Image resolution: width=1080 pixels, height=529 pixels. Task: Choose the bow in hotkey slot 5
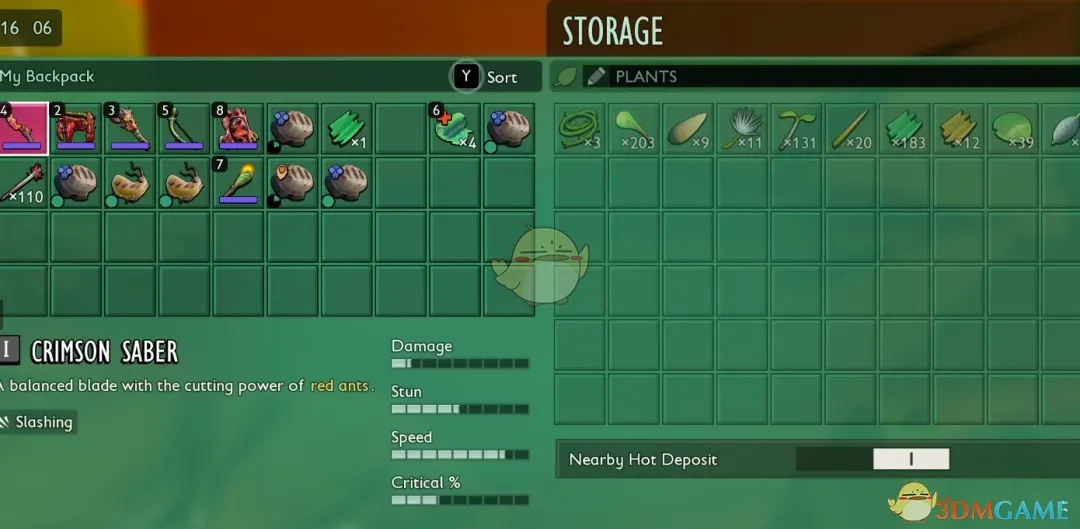[x=182, y=128]
